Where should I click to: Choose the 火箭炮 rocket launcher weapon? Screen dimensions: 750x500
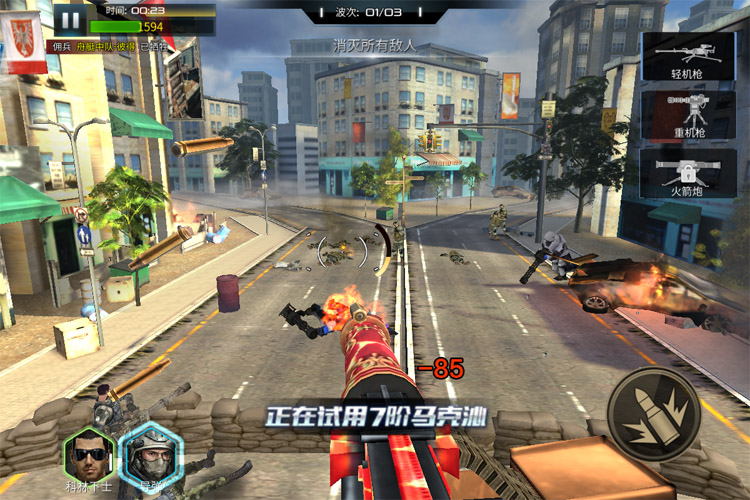point(688,173)
